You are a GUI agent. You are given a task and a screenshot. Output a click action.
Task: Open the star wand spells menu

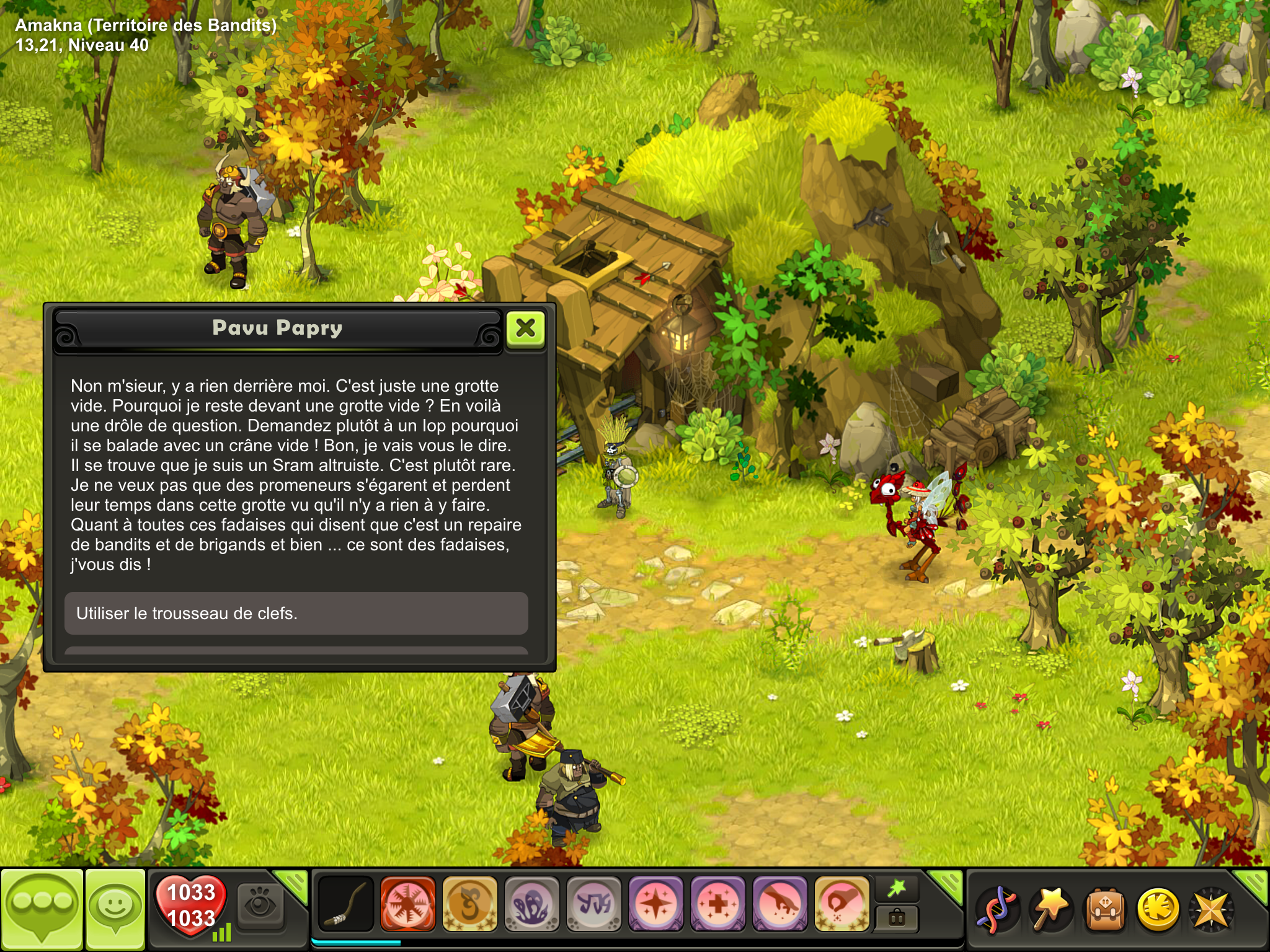[x=1050, y=910]
